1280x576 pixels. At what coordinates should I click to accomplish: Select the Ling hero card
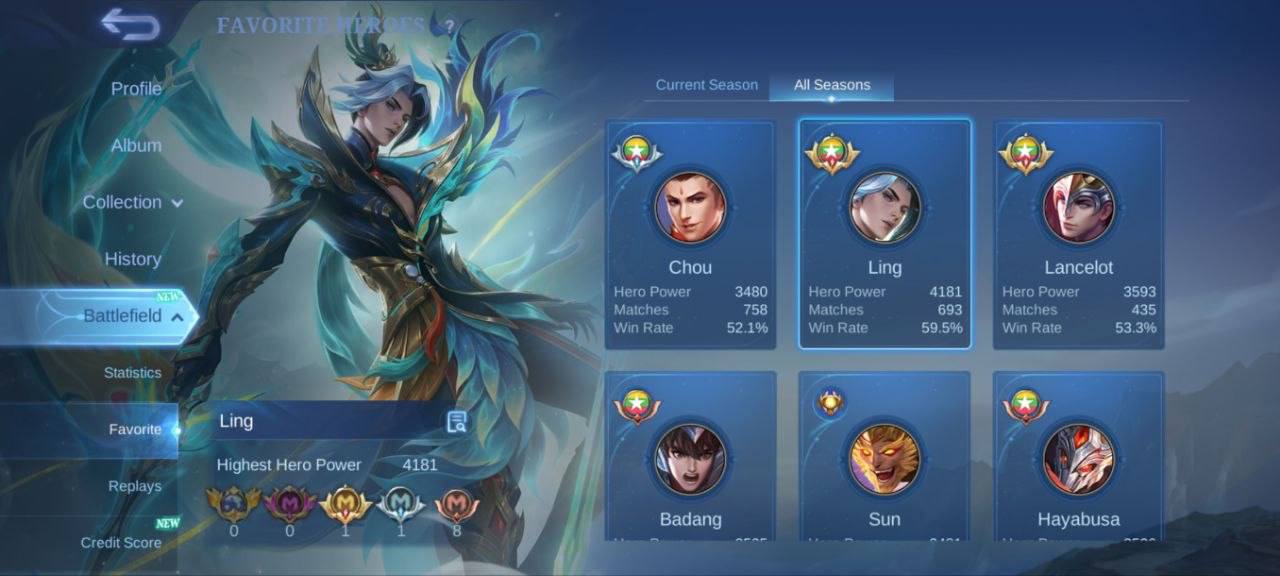884,235
